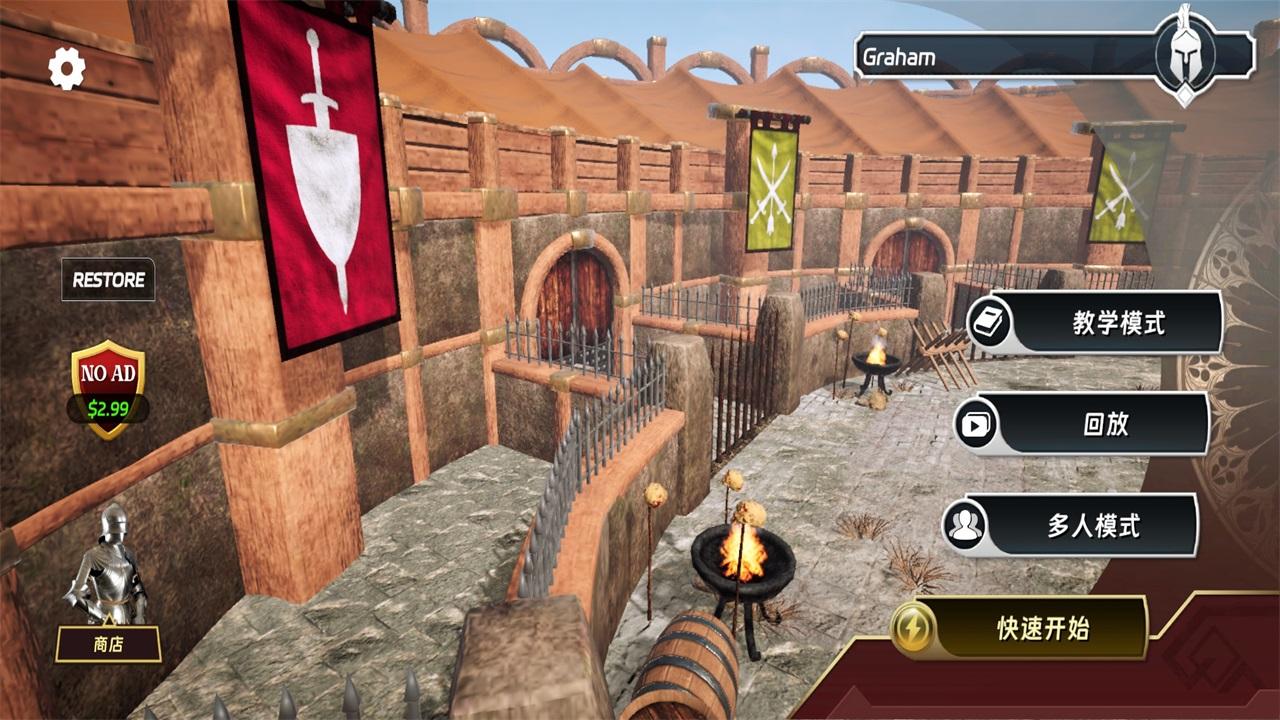Open the Spartan helmet profile emblem

pyautogui.click(x=1185, y=52)
